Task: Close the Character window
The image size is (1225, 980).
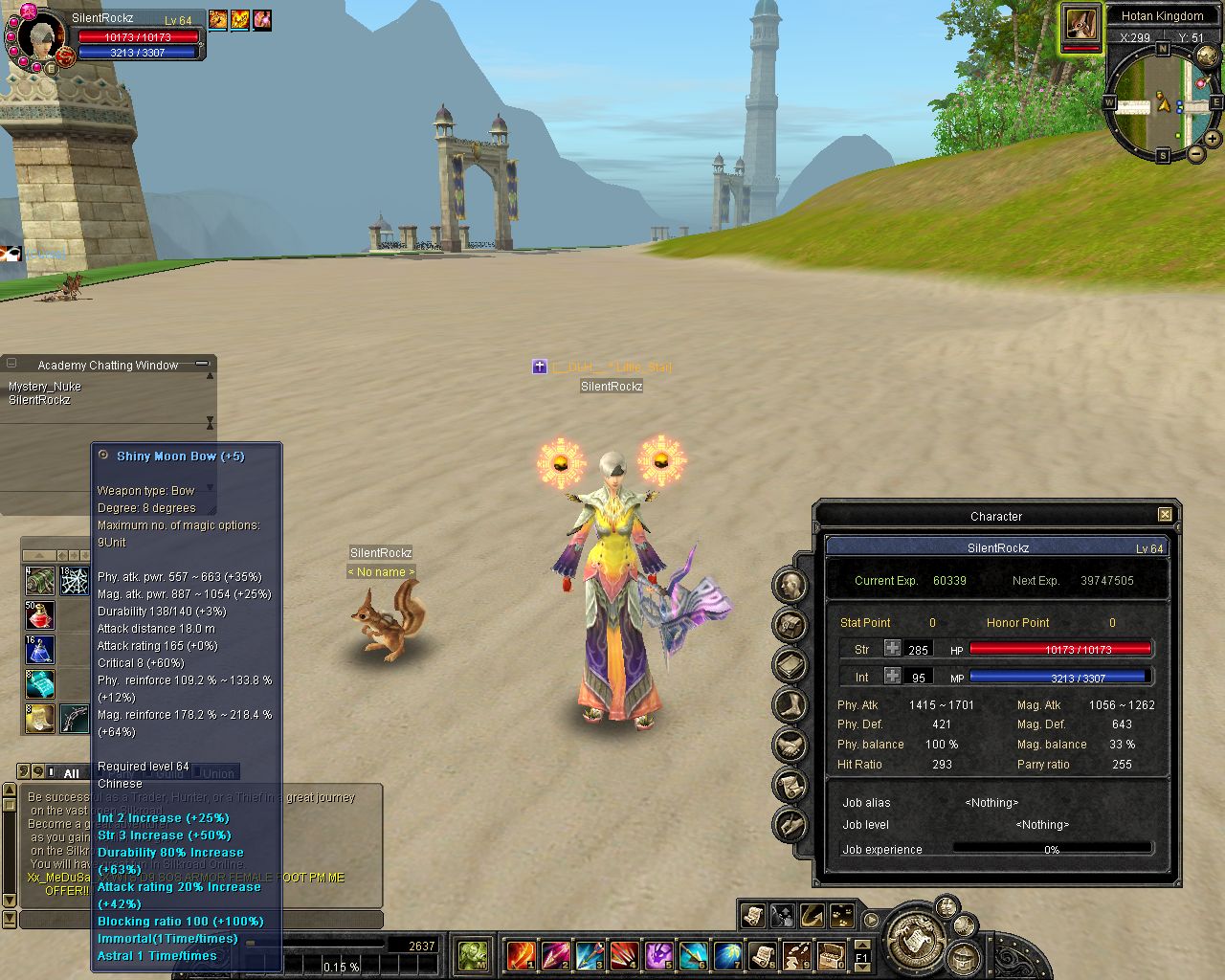Action: (1165, 515)
